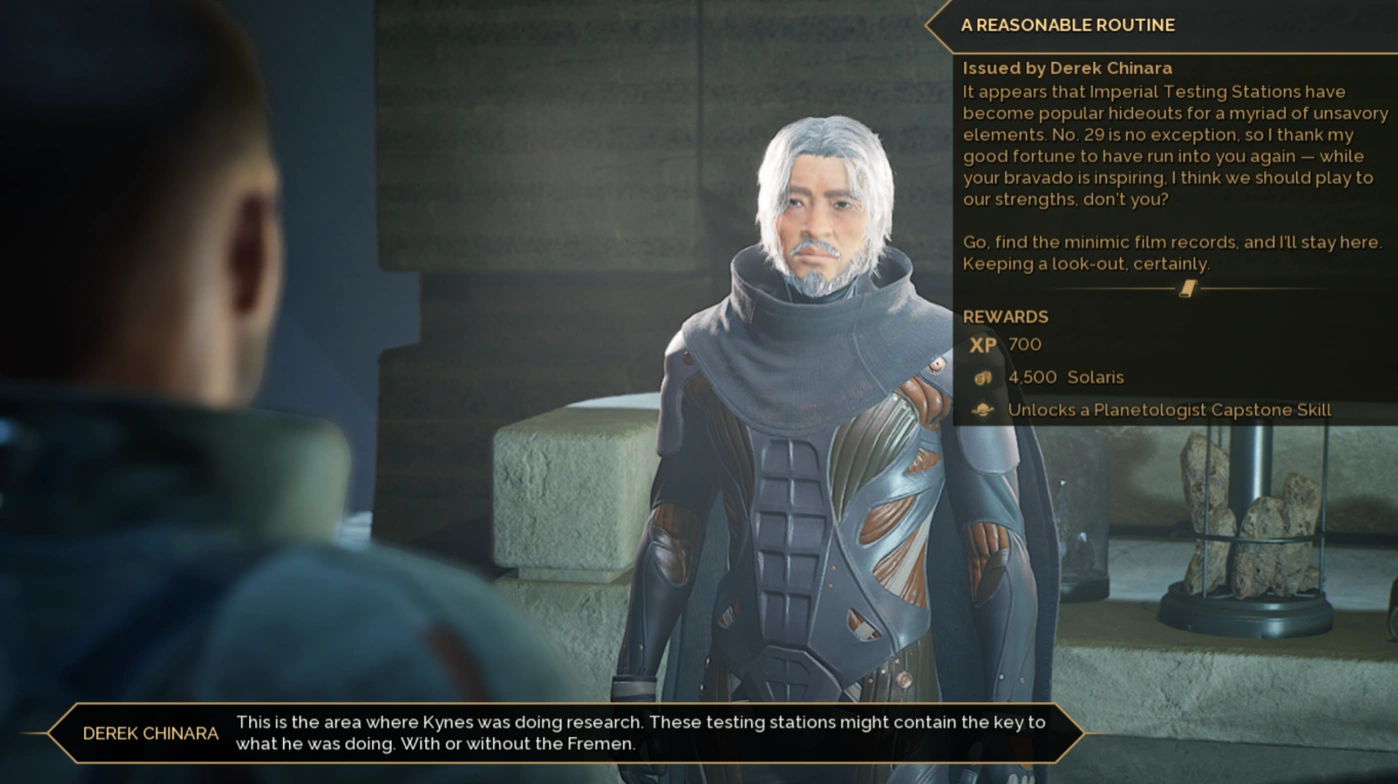Image resolution: width=1398 pixels, height=784 pixels.
Task: Click Unlocks a Planetologist Capstone Skill text
Action: [1170, 409]
